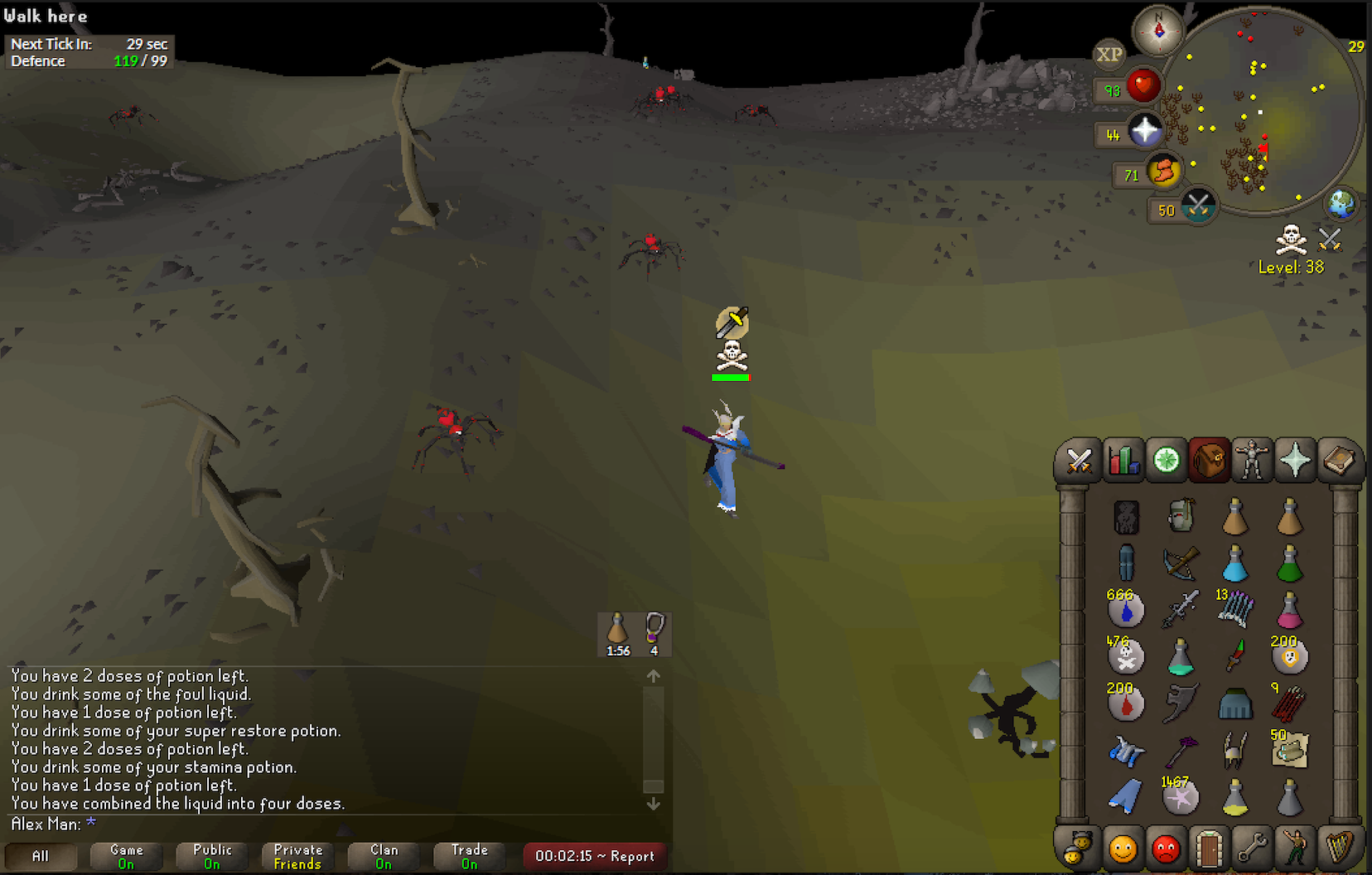
Task: Open the Combat Options tab
Action: 1079,461
